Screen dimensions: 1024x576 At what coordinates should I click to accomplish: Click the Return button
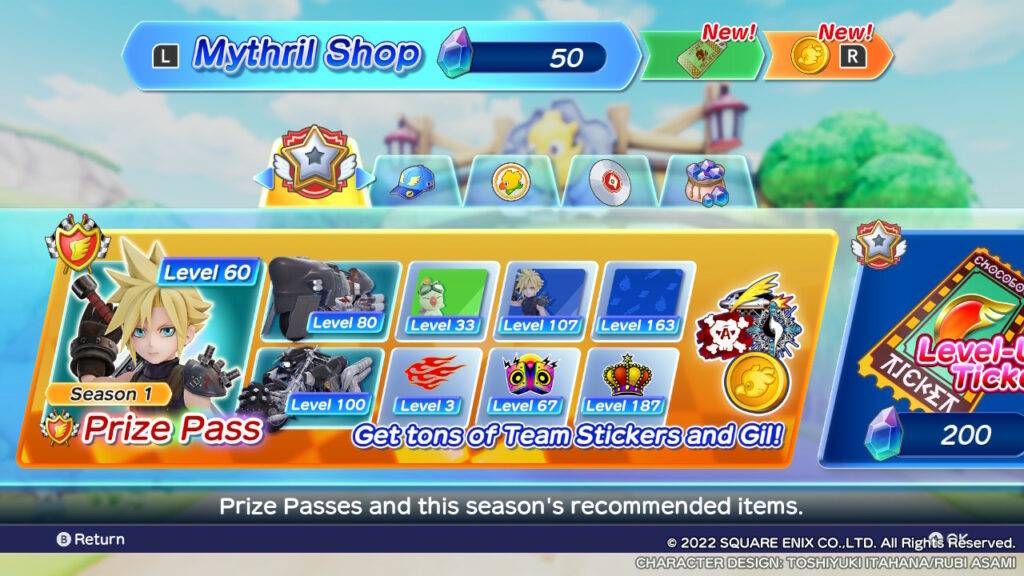(90, 539)
